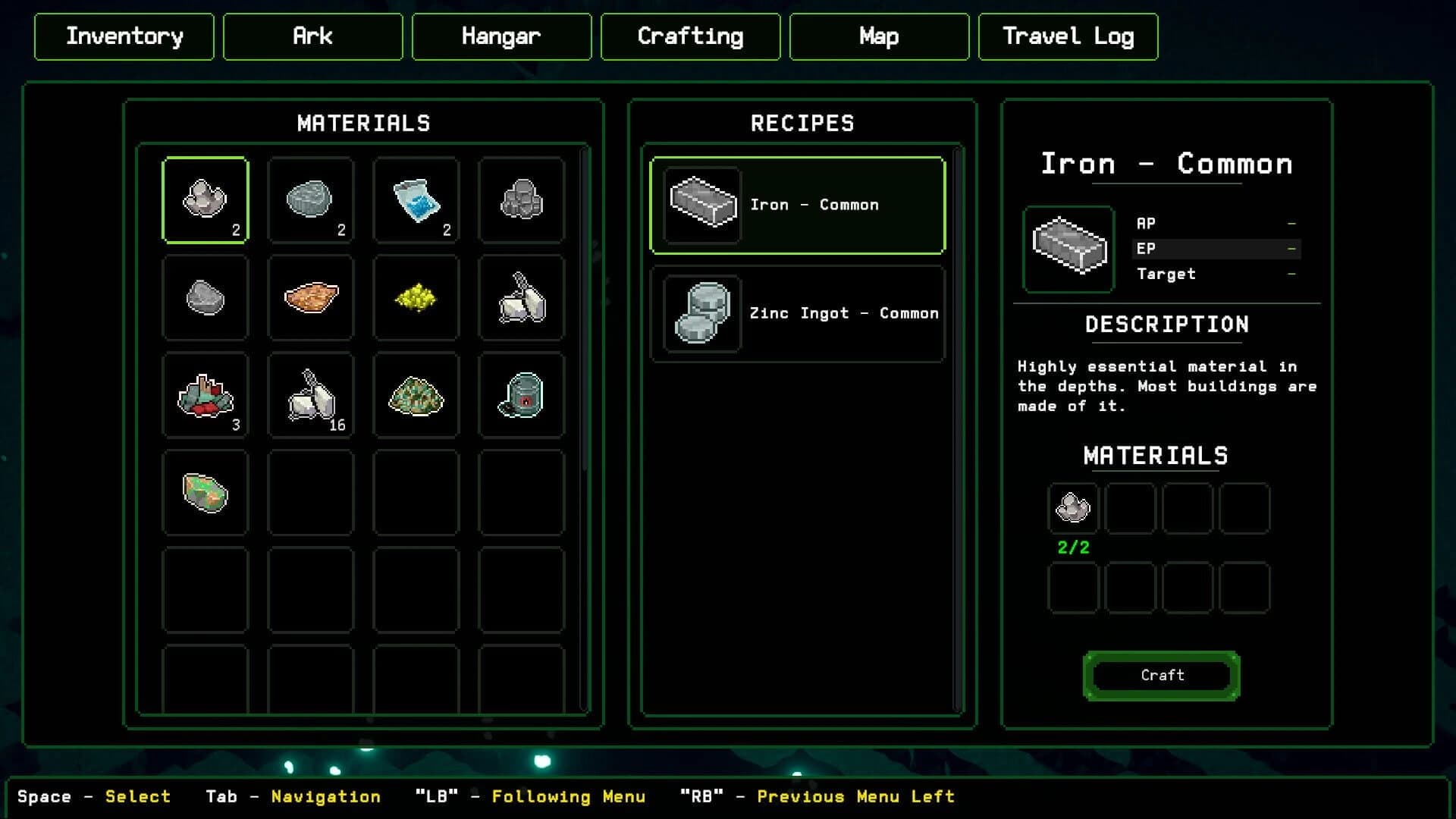
Task: Switch to the Travel Log tab
Action: pyautogui.click(x=1068, y=36)
